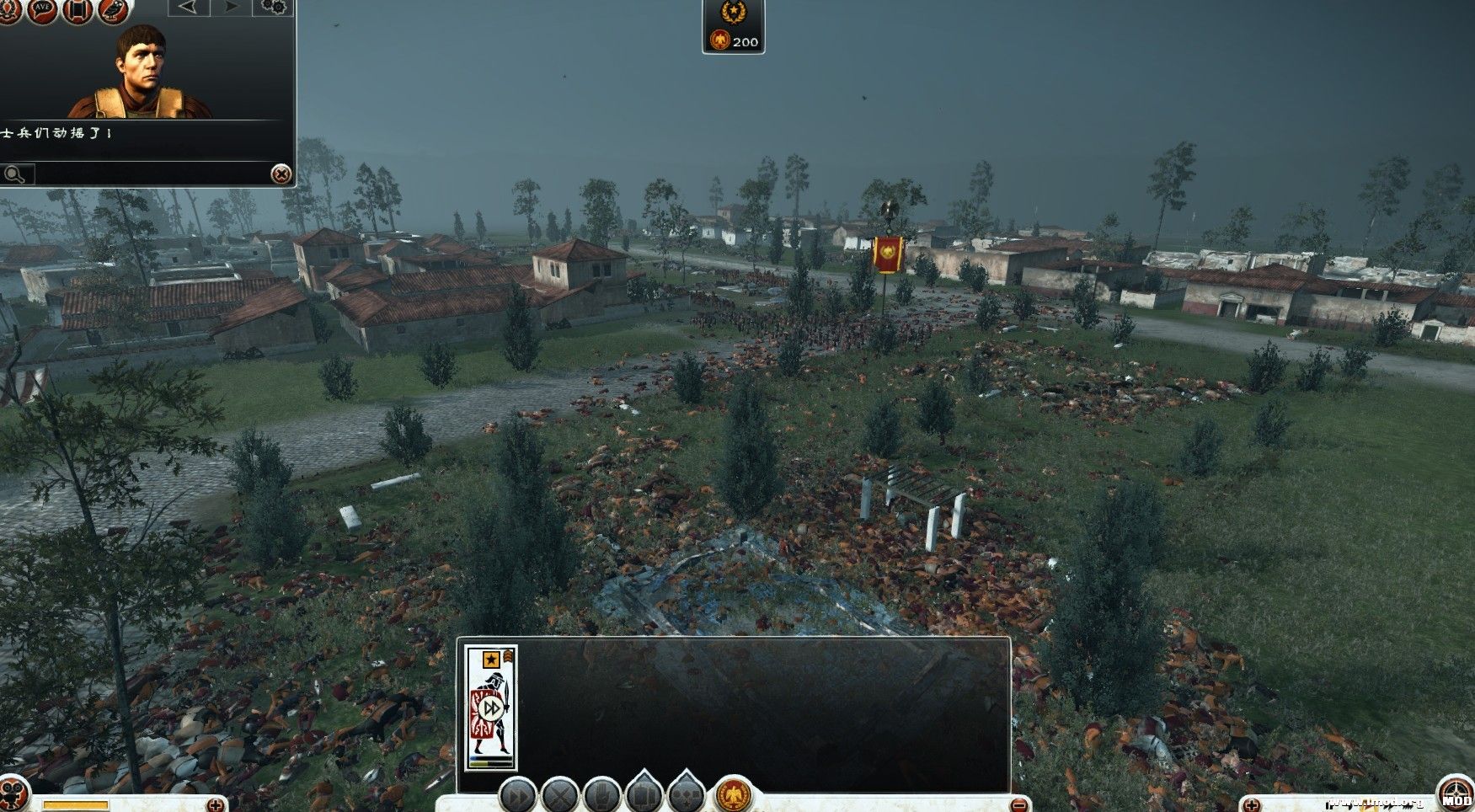Click the magnifying glass icon below the advisor
The image size is (1475, 812).
[15, 174]
